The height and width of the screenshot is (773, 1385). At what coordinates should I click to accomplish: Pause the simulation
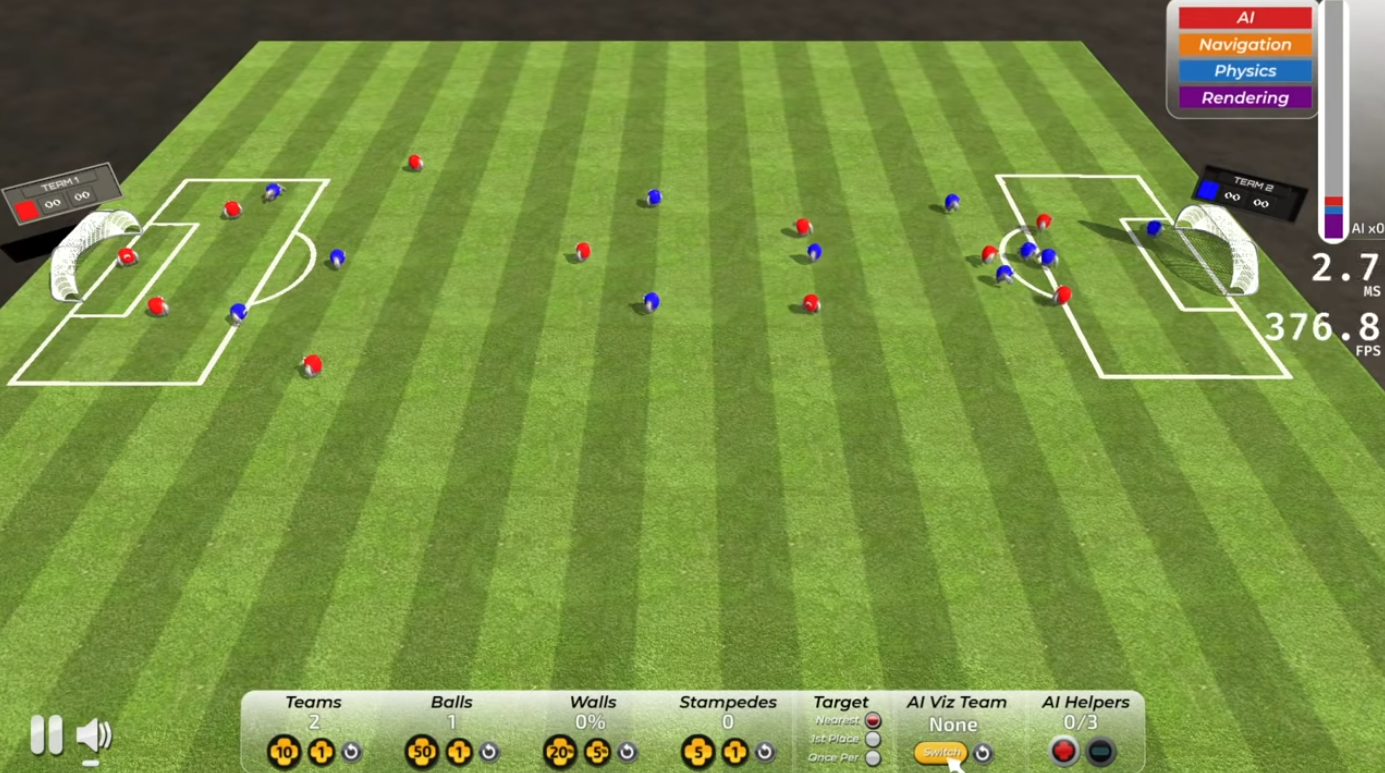tap(45, 735)
